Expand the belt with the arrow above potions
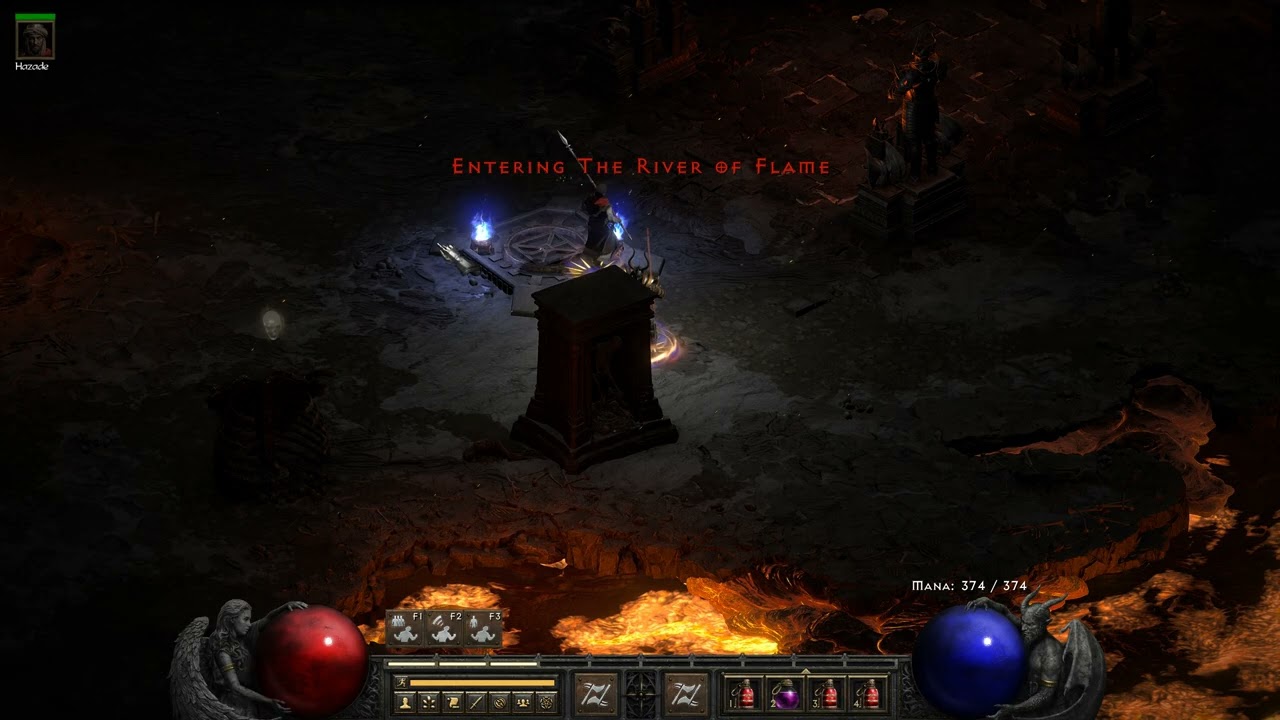Viewport: 1280px width, 720px height. click(806, 671)
